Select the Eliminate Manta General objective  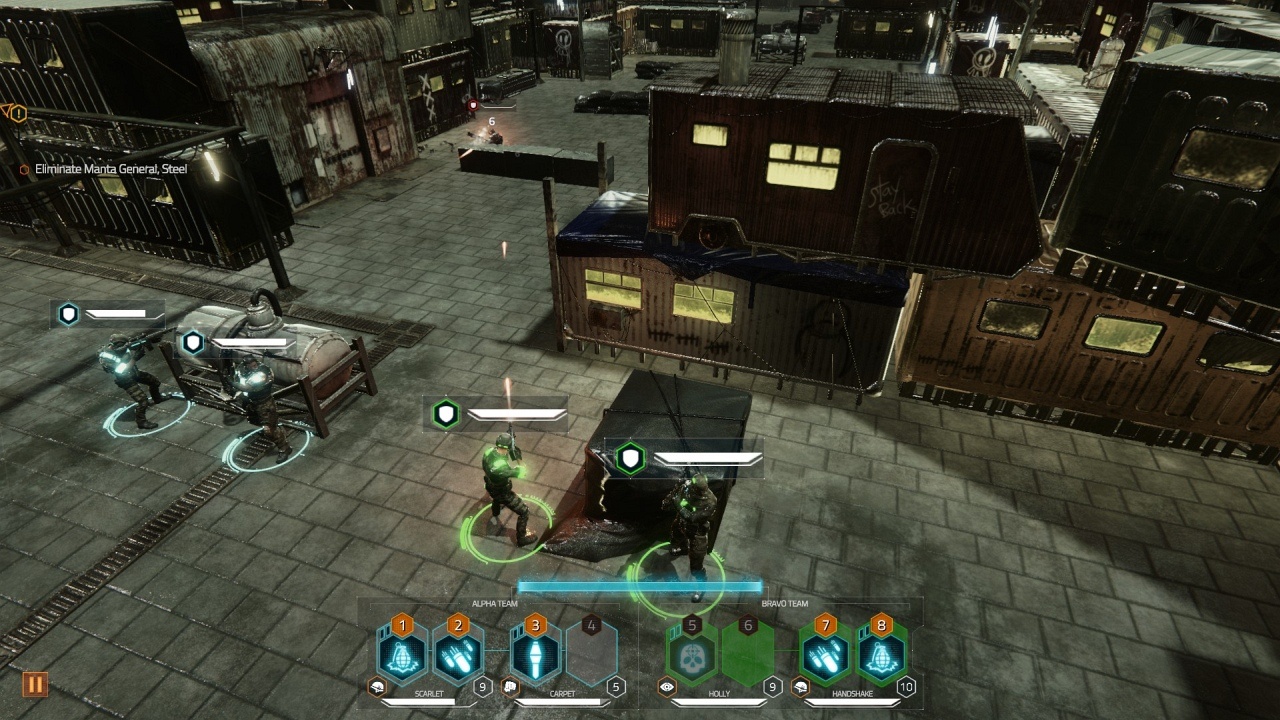tap(110, 169)
